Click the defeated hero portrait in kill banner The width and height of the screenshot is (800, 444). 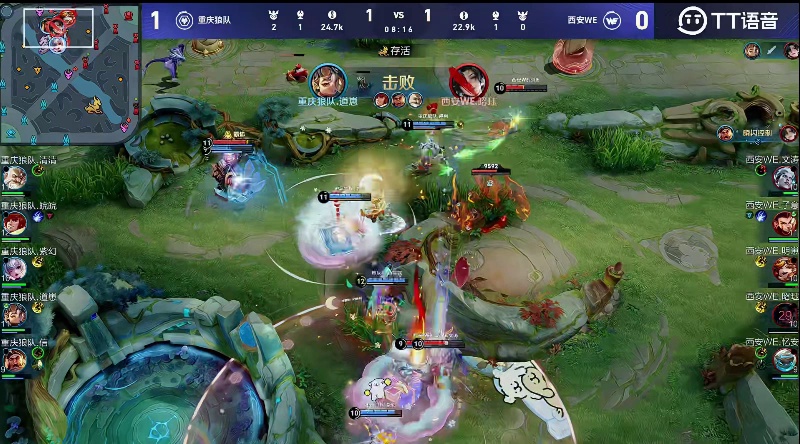pyautogui.click(x=463, y=81)
